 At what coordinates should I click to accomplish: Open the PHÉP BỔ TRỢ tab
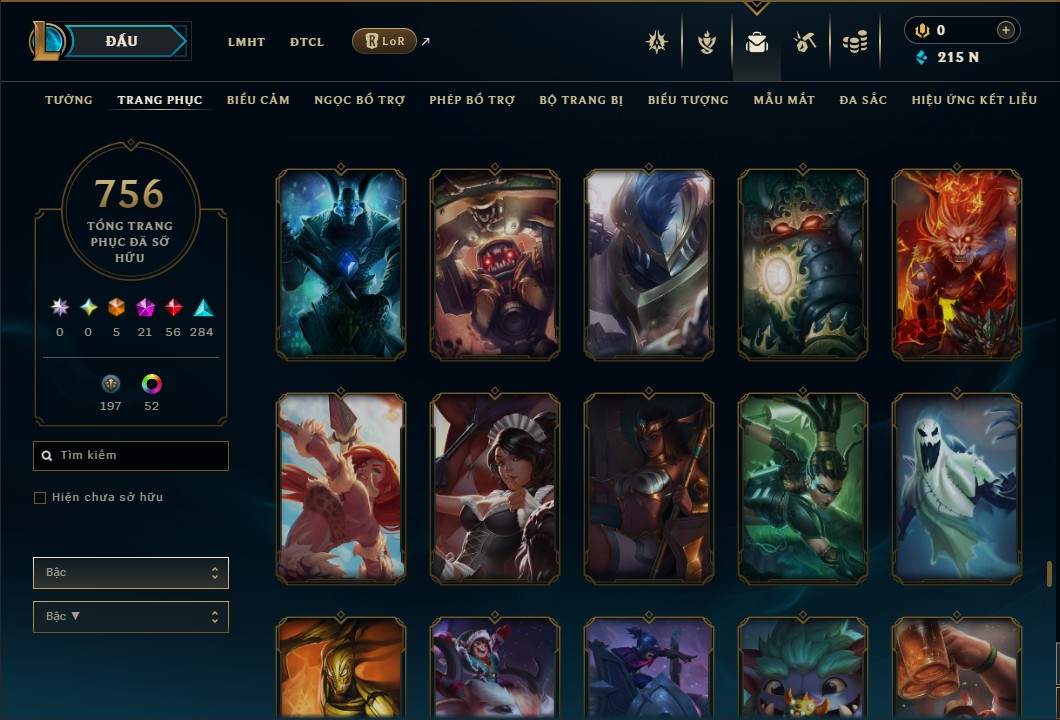click(x=472, y=100)
